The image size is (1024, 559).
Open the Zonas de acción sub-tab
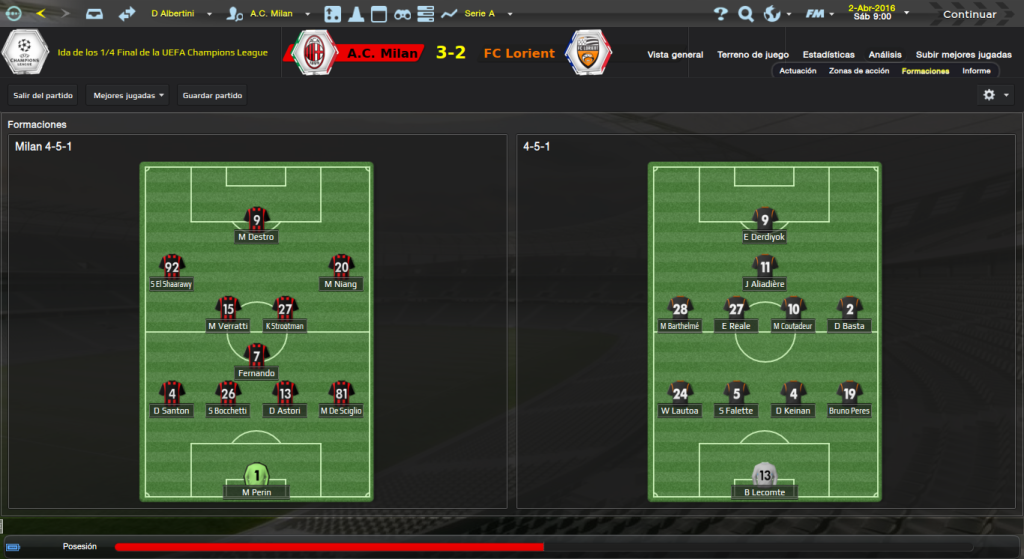(858, 71)
